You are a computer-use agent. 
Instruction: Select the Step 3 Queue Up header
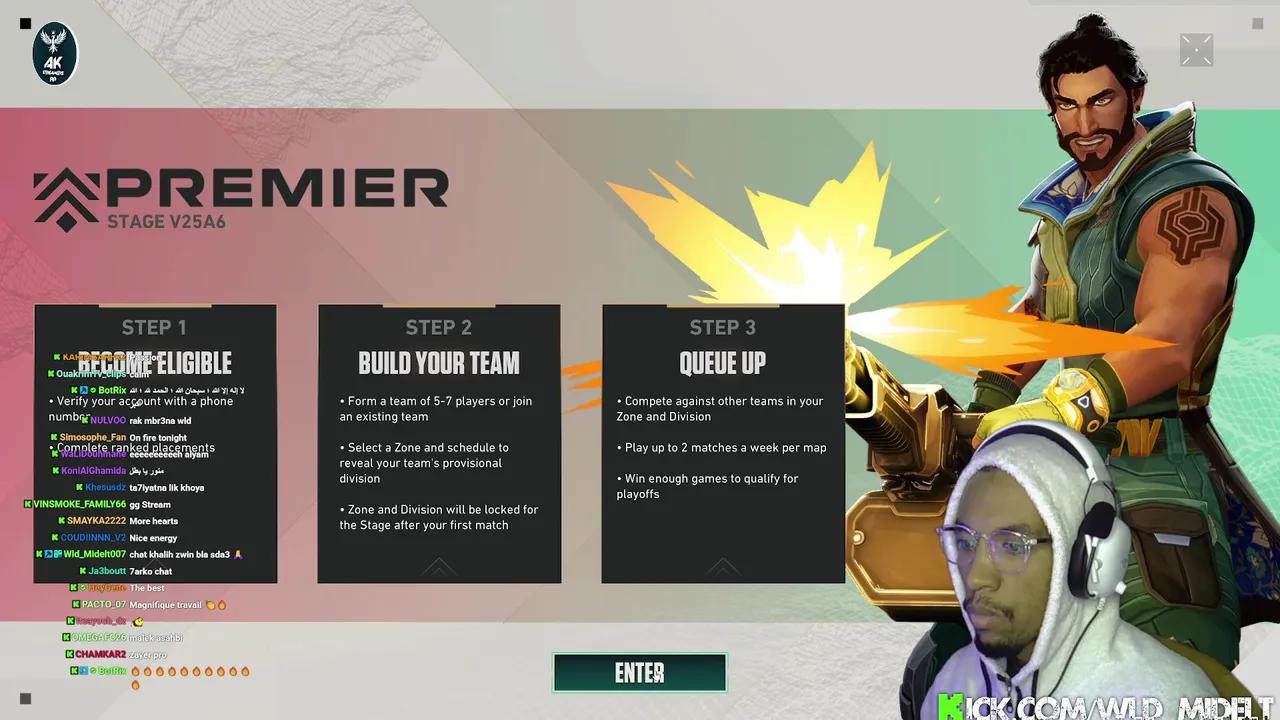(x=722, y=363)
